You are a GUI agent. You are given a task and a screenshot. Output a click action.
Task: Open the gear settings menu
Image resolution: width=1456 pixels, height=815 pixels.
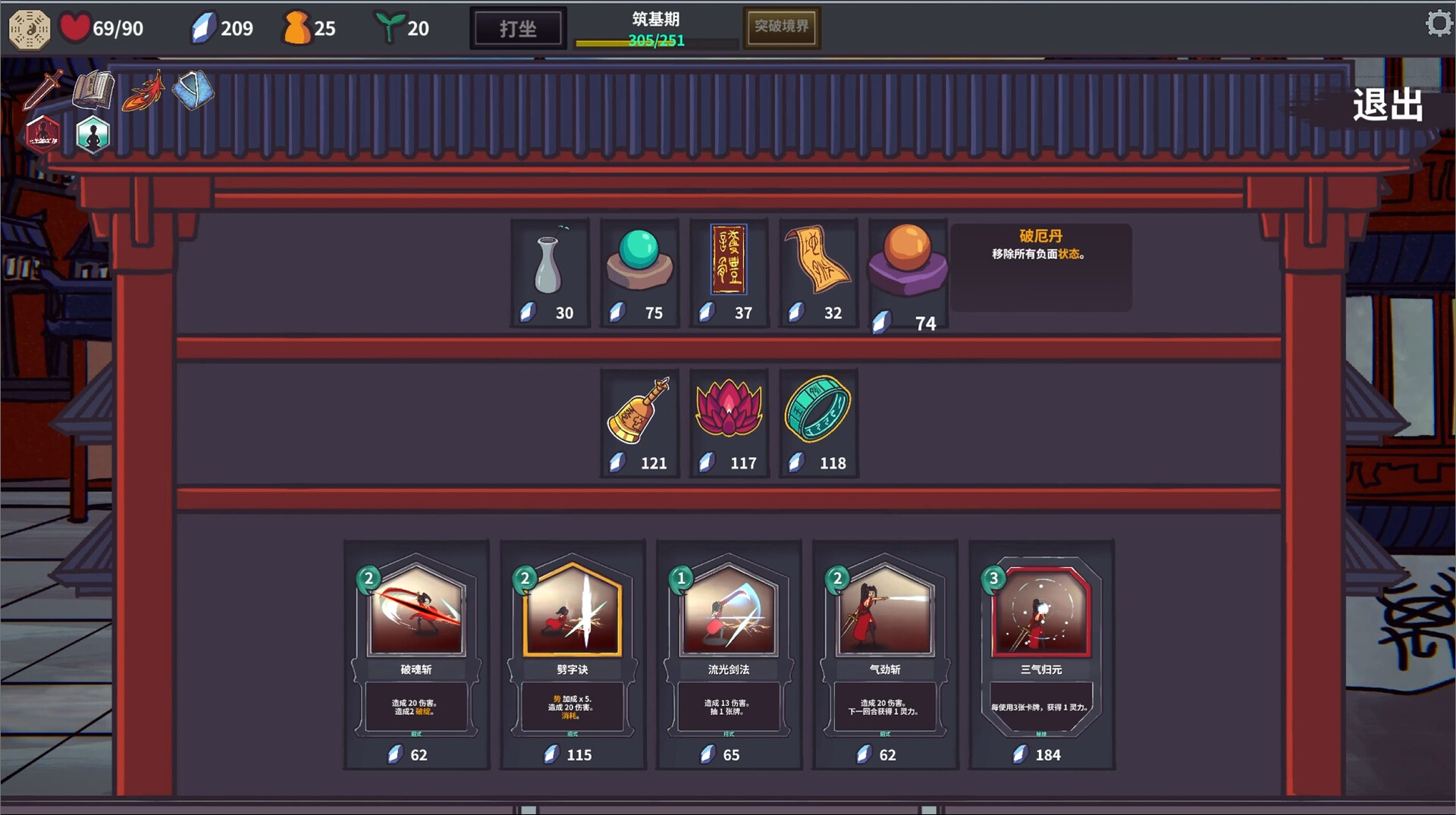[x=1438, y=24]
